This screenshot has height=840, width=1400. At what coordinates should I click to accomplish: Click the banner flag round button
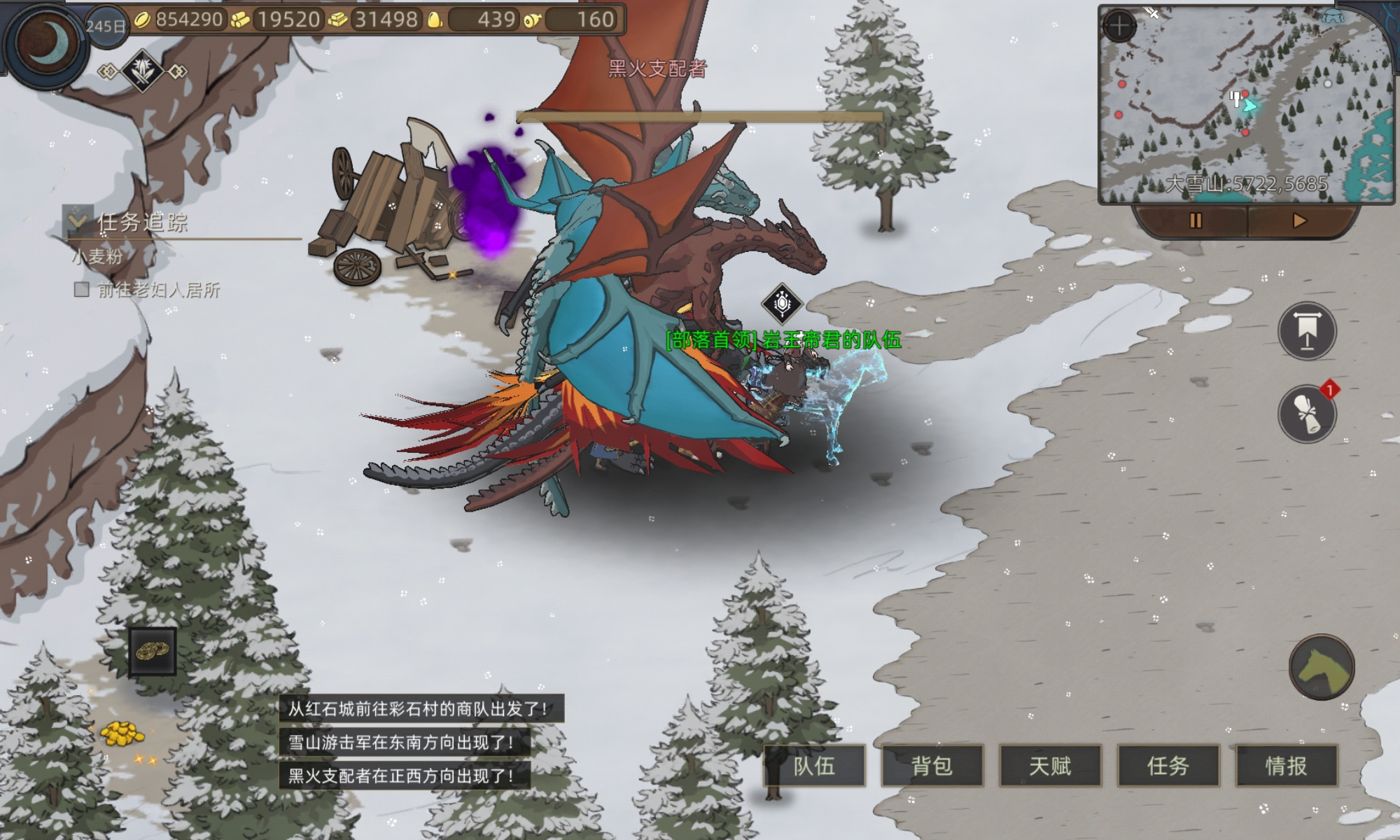click(x=1307, y=331)
